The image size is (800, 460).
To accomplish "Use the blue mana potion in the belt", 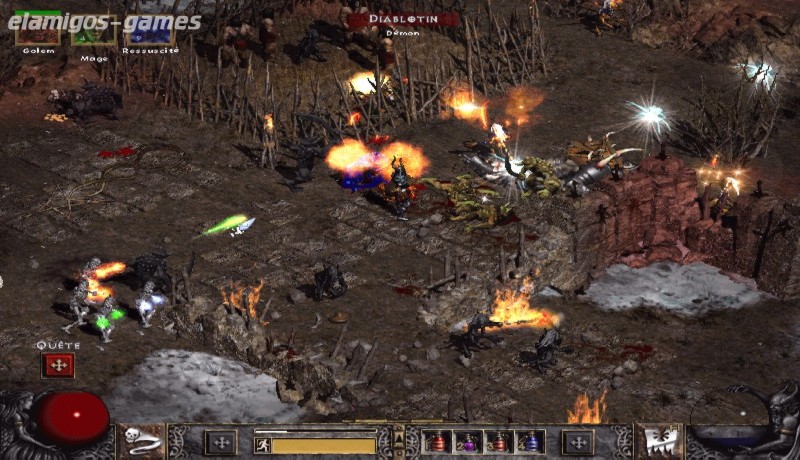I will pyautogui.click(x=529, y=442).
